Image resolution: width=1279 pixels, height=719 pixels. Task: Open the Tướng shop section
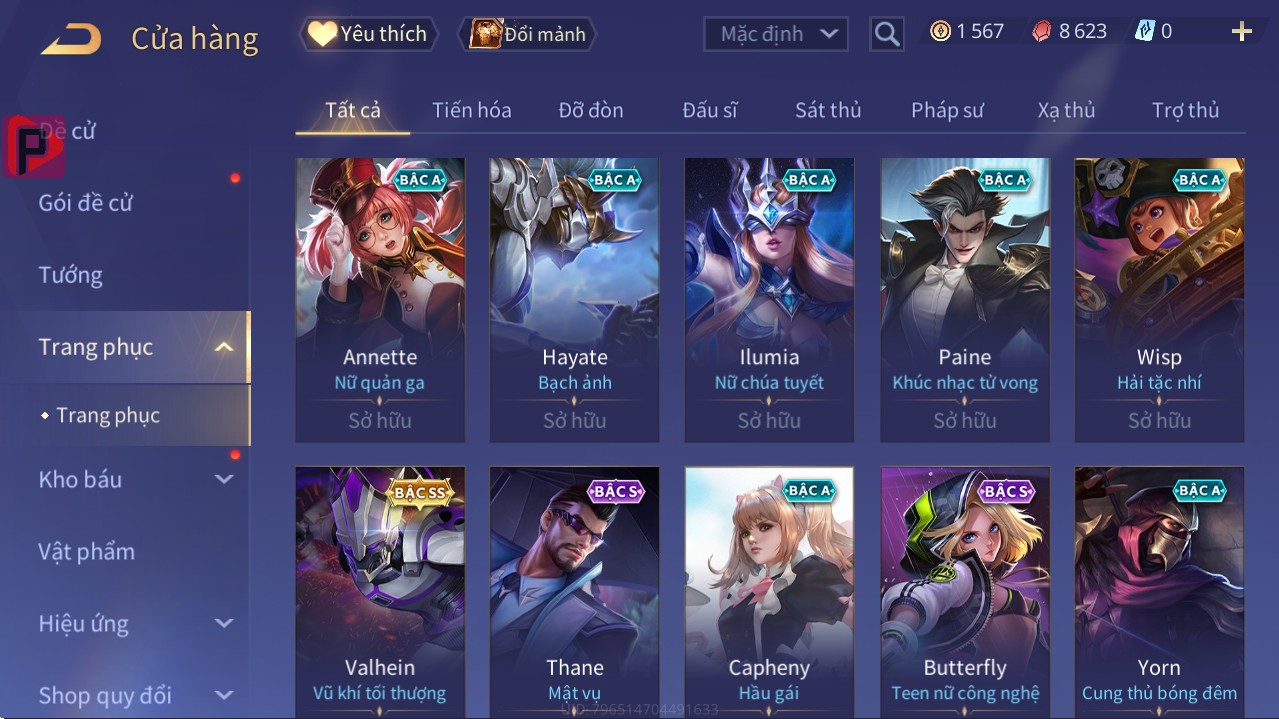pos(70,275)
